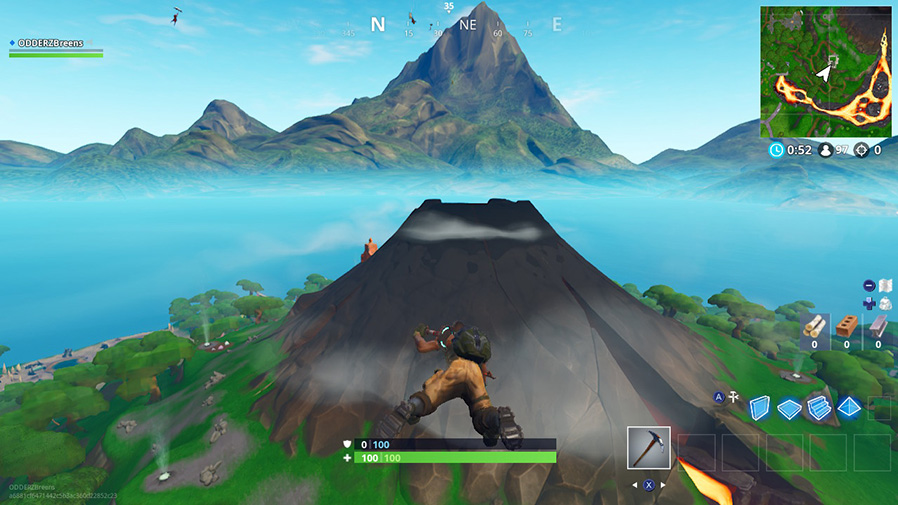Screen dimensions: 898x505
Task: Open the full map icon
Action: pyautogui.click(x=884, y=285)
